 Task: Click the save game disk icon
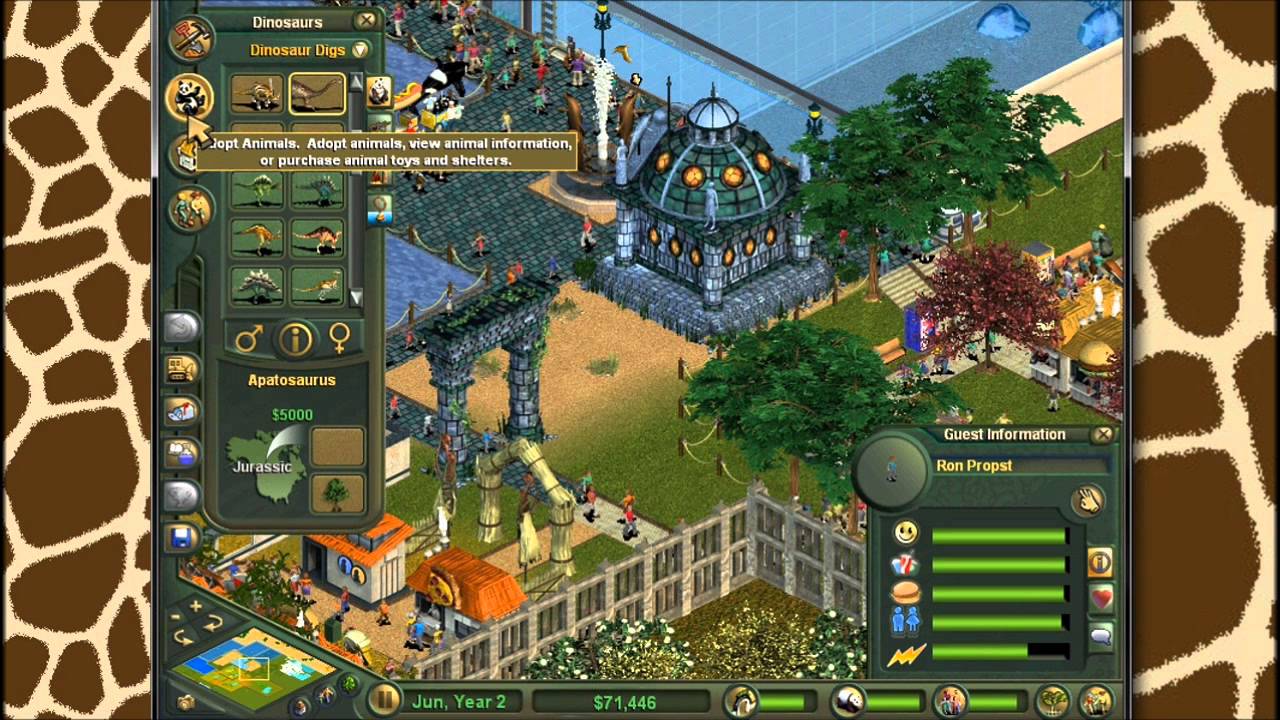(x=182, y=538)
